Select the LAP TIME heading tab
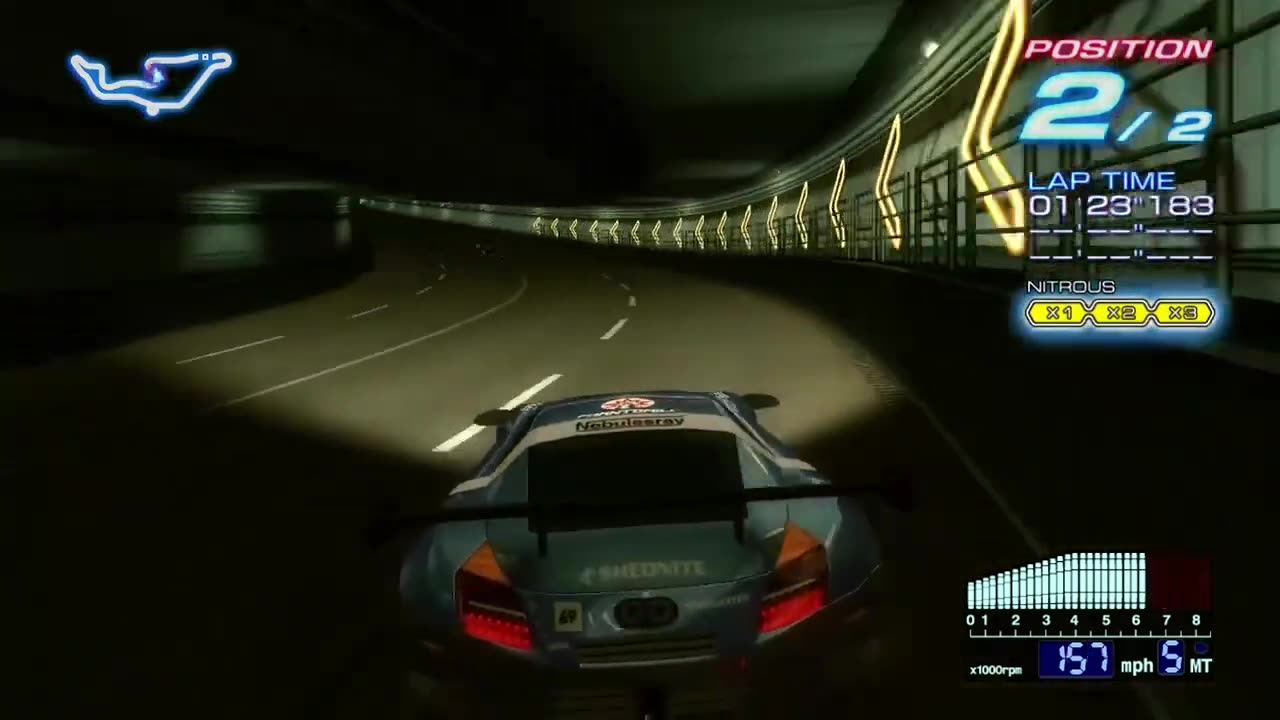The width and height of the screenshot is (1280, 720). 1100,181
